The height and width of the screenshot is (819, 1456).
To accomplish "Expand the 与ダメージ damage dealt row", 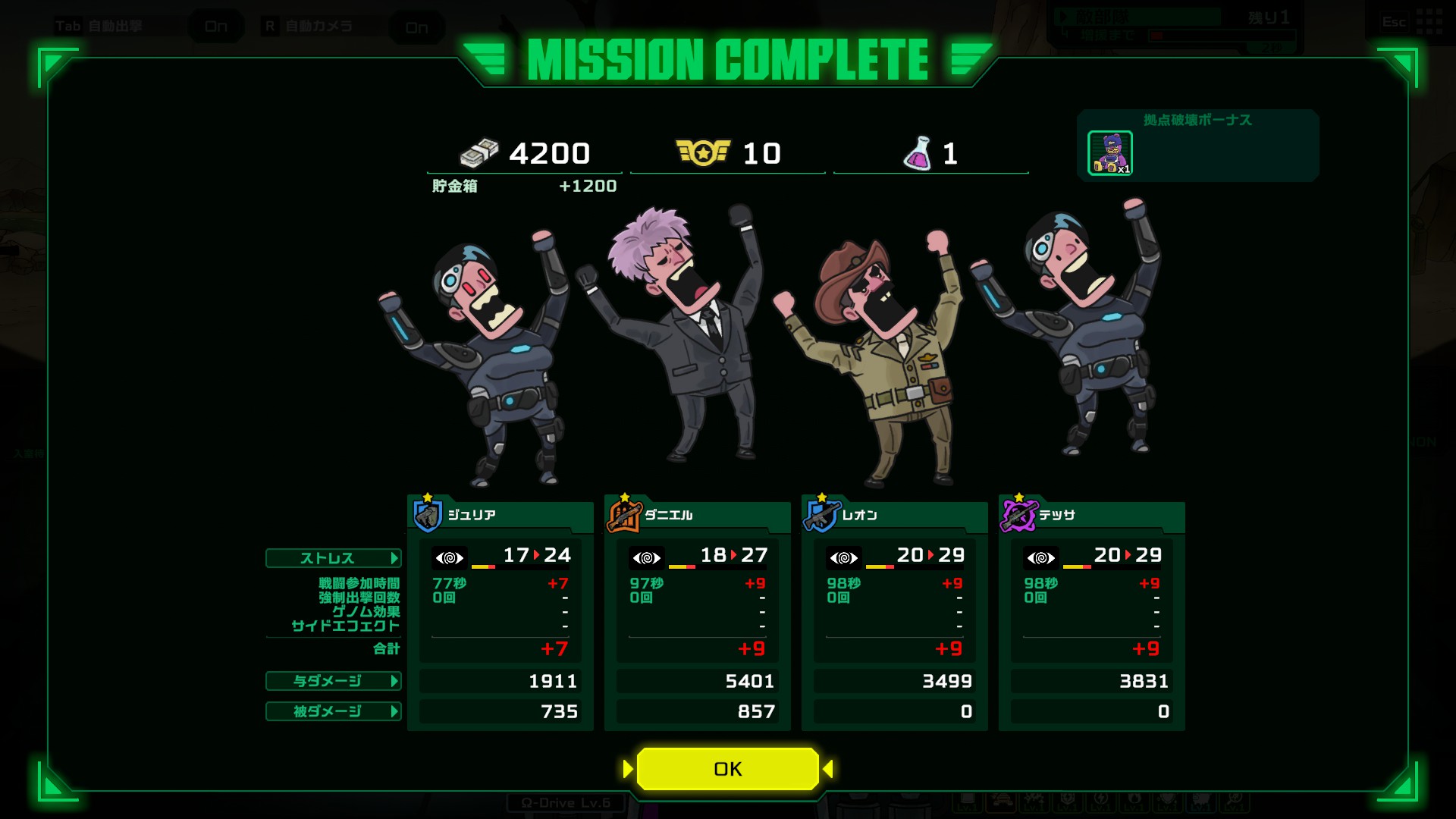I will click(333, 681).
